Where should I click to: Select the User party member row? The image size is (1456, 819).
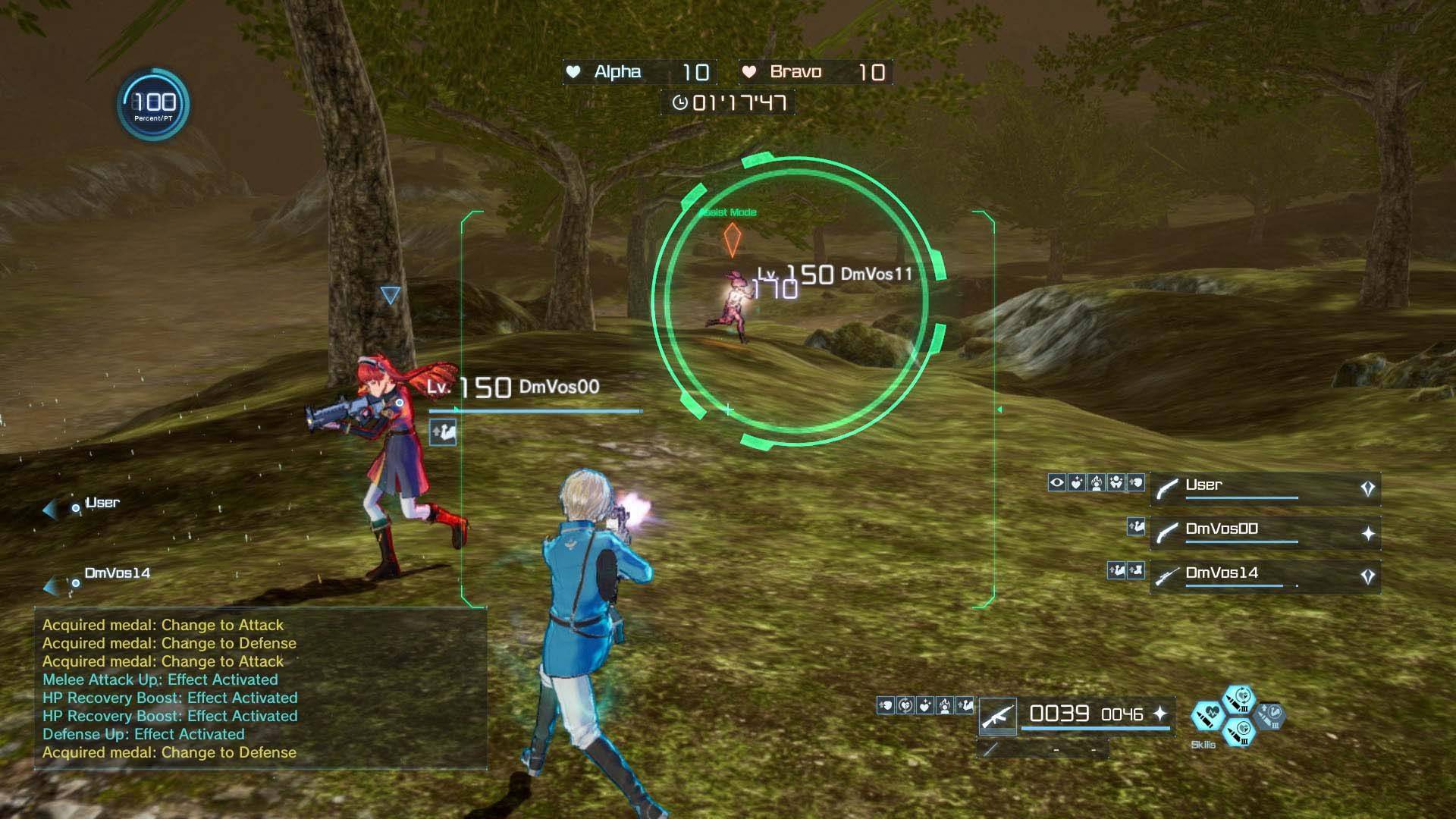pos(1264,488)
